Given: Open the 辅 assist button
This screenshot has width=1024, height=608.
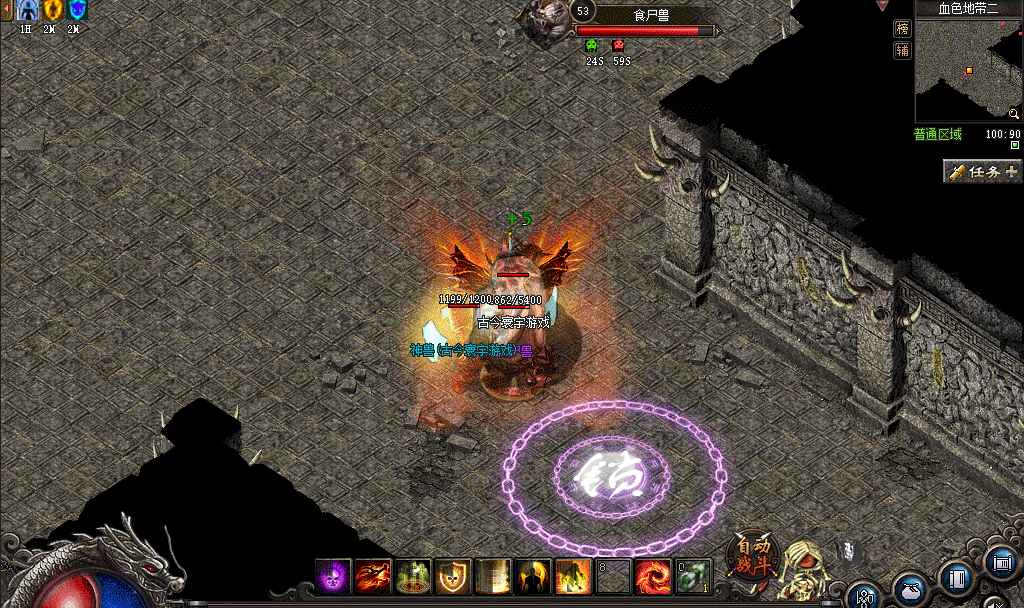Looking at the screenshot, I should point(903,50).
